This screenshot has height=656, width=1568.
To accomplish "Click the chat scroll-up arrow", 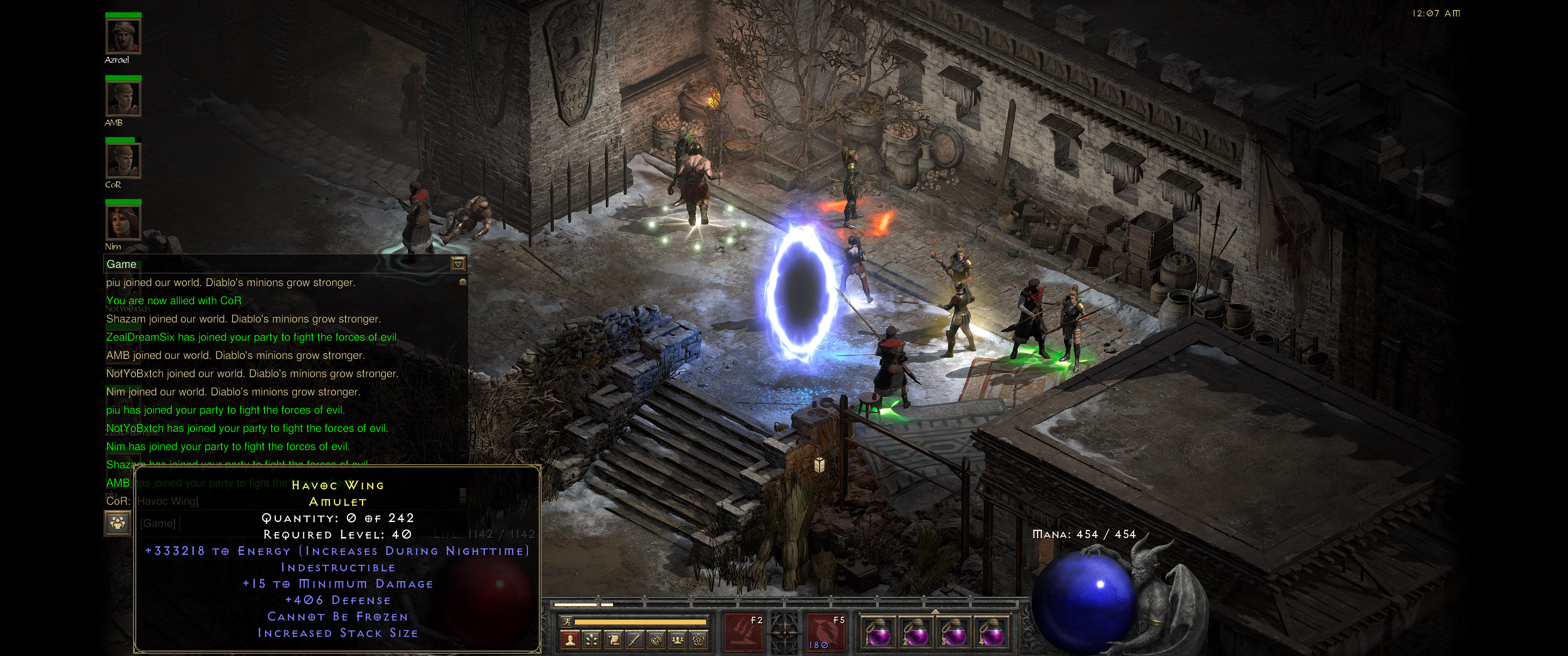I will click(462, 282).
